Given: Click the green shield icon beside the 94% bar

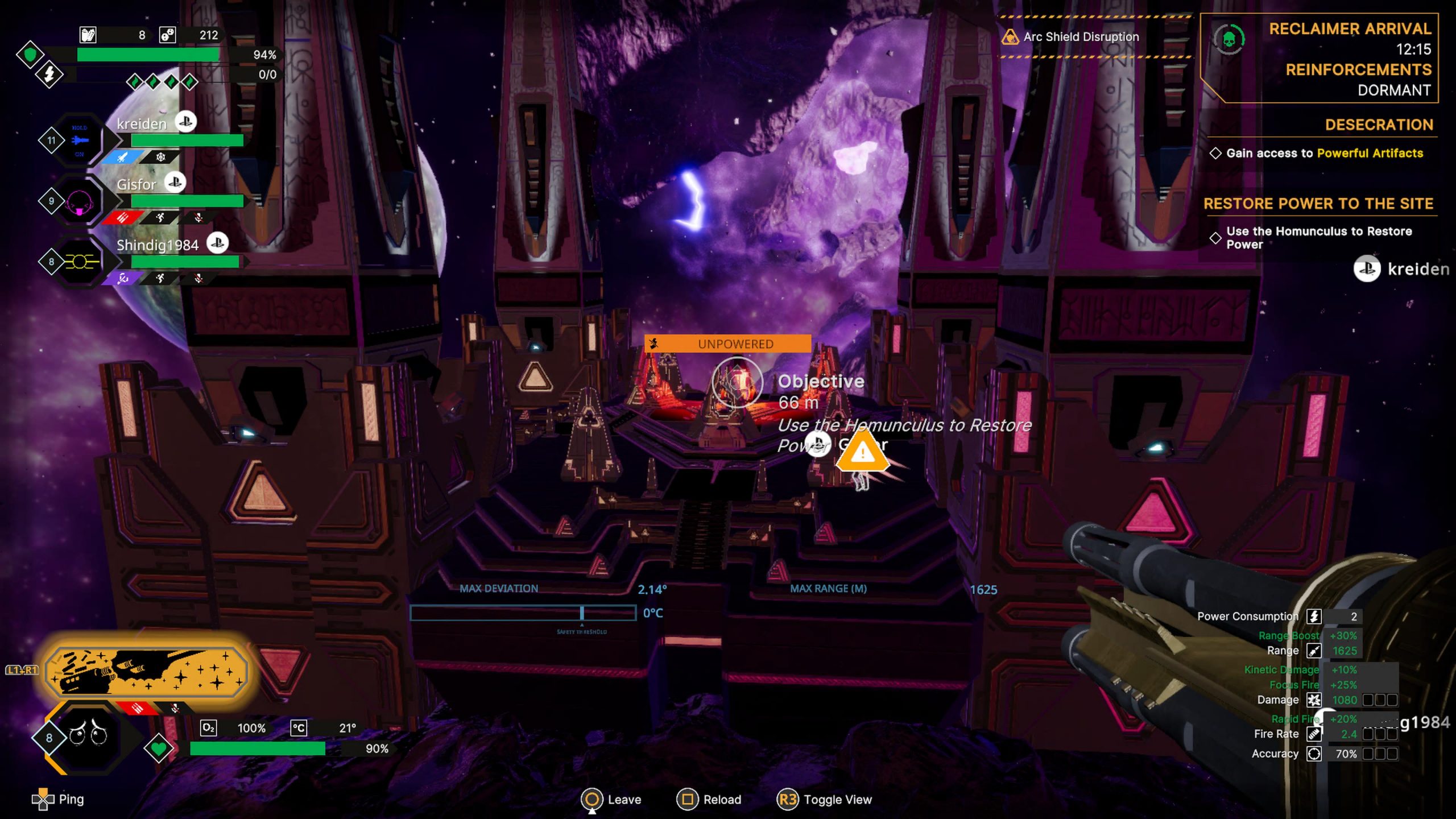Looking at the screenshot, I should (30, 55).
